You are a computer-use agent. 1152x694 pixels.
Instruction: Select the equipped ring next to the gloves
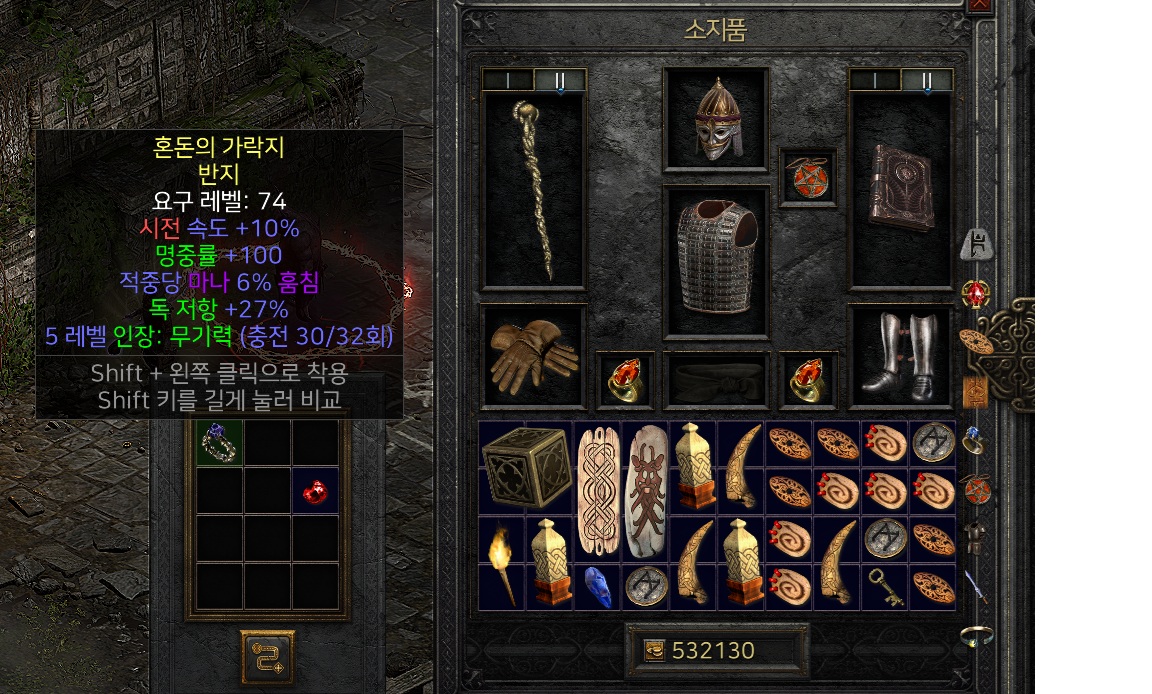[626, 380]
